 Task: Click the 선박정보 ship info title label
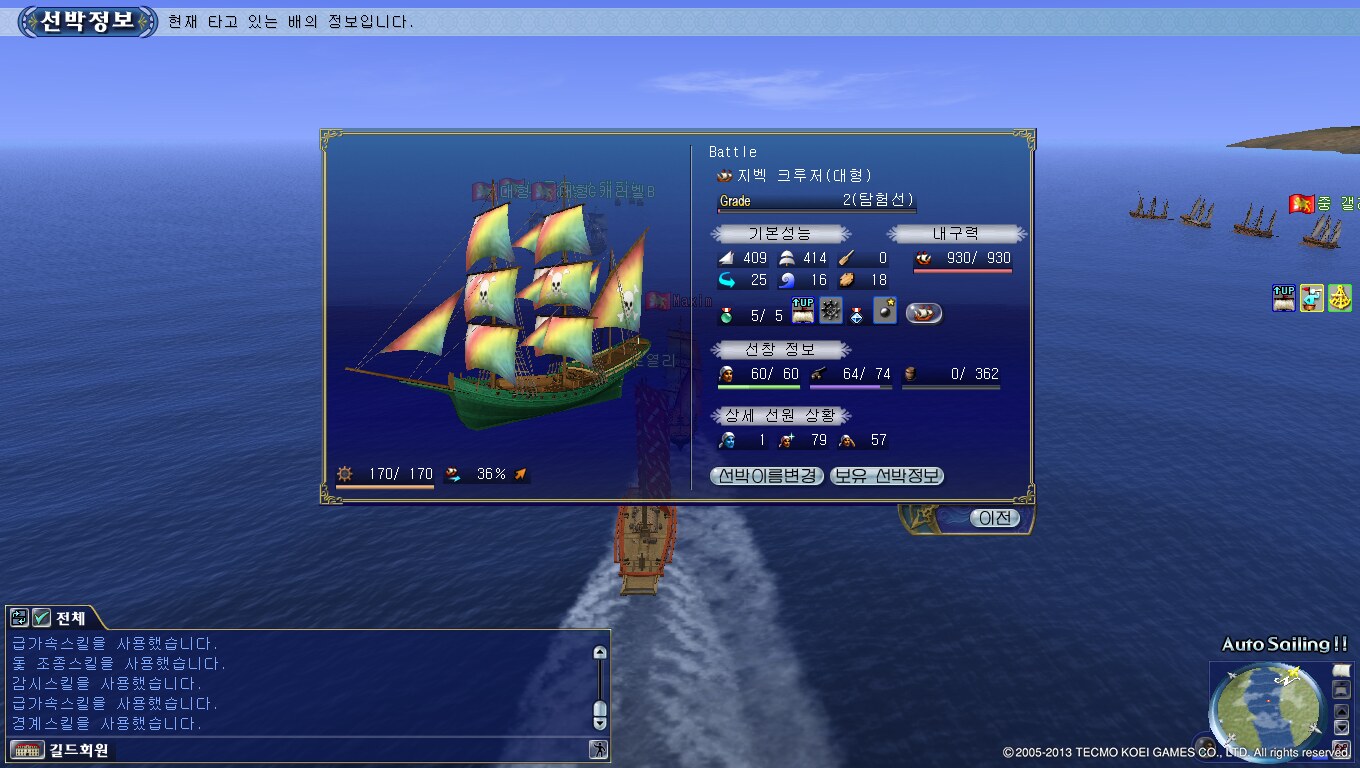(88, 21)
